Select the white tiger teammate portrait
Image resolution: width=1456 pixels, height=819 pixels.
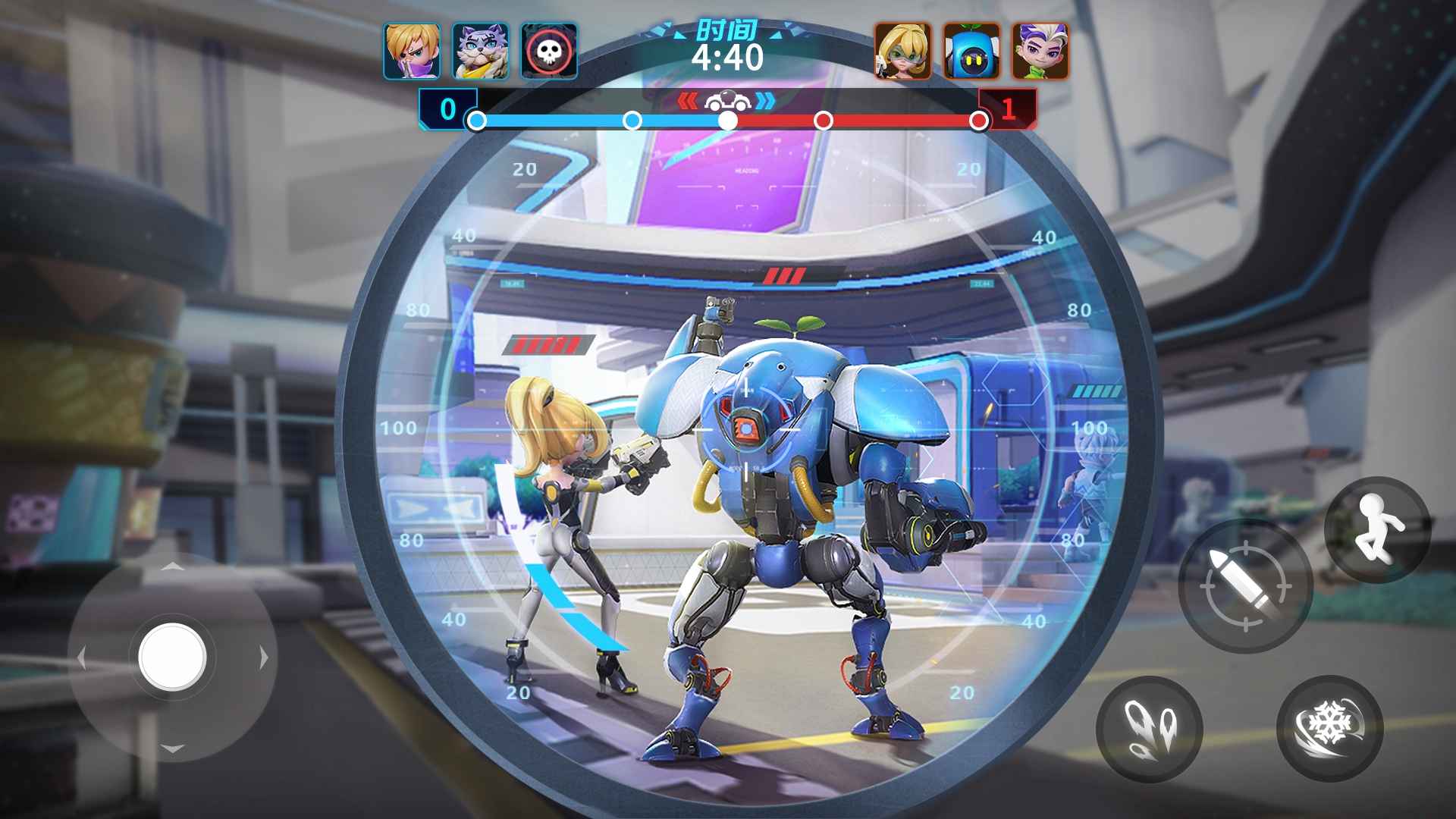(480, 52)
